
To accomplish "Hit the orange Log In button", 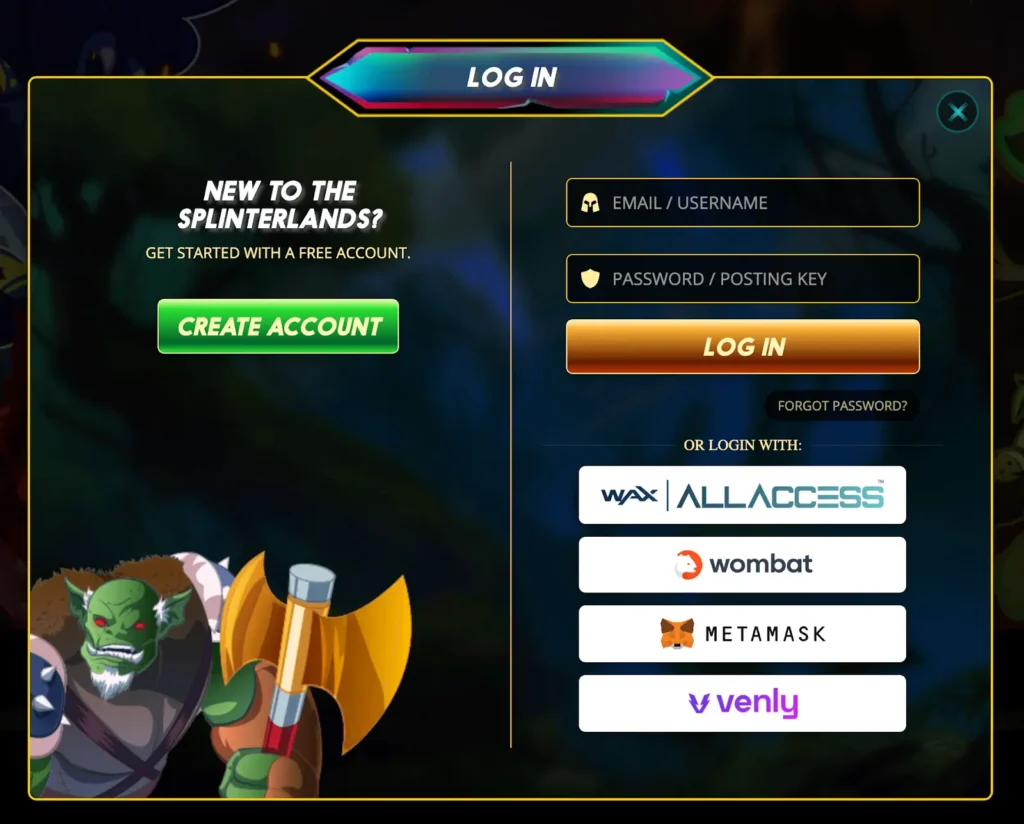I will pyautogui.click(x=742, y=347).
